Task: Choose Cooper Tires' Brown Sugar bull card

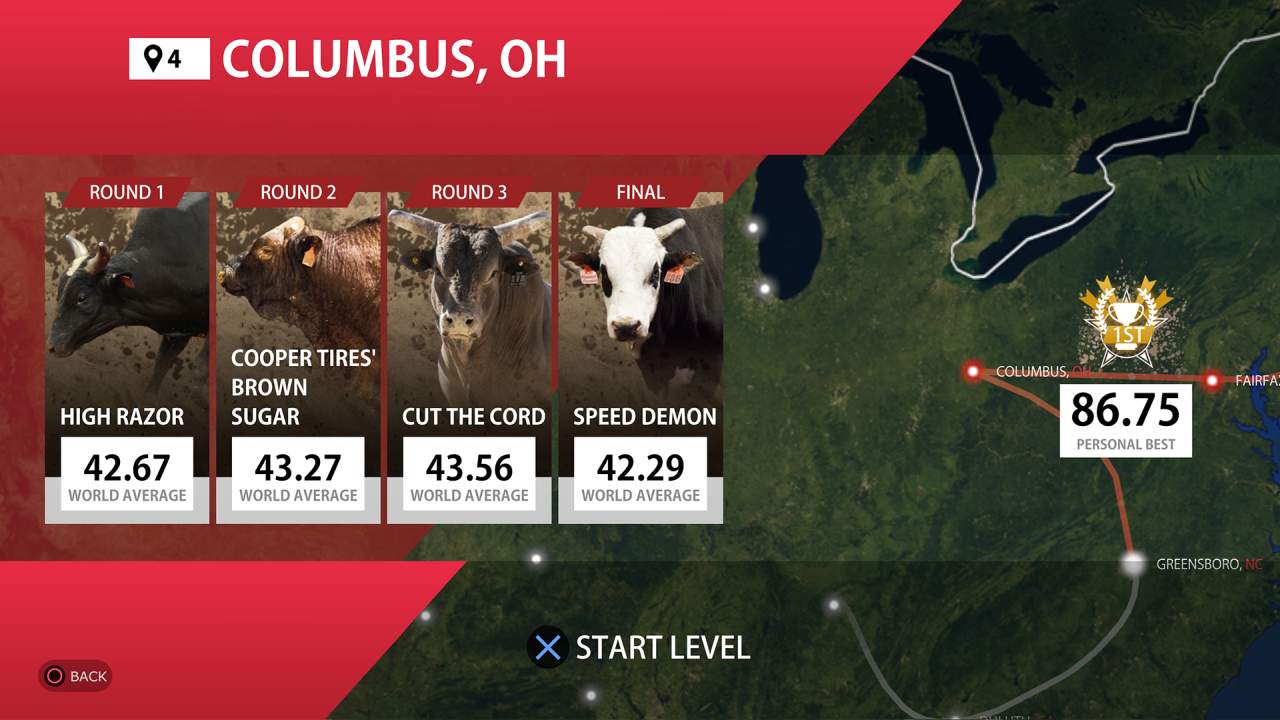Action: (298, 355)
